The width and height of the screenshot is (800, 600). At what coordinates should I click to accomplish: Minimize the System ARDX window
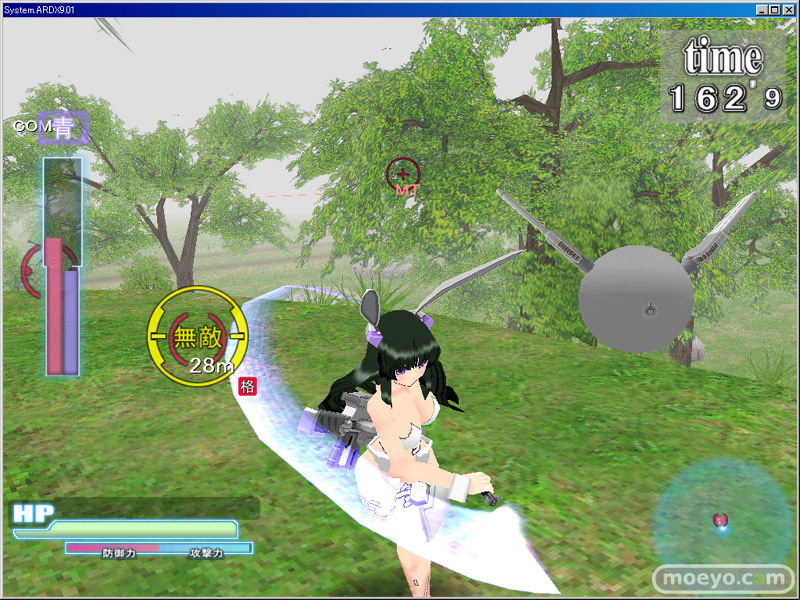(x=762, y=9)
